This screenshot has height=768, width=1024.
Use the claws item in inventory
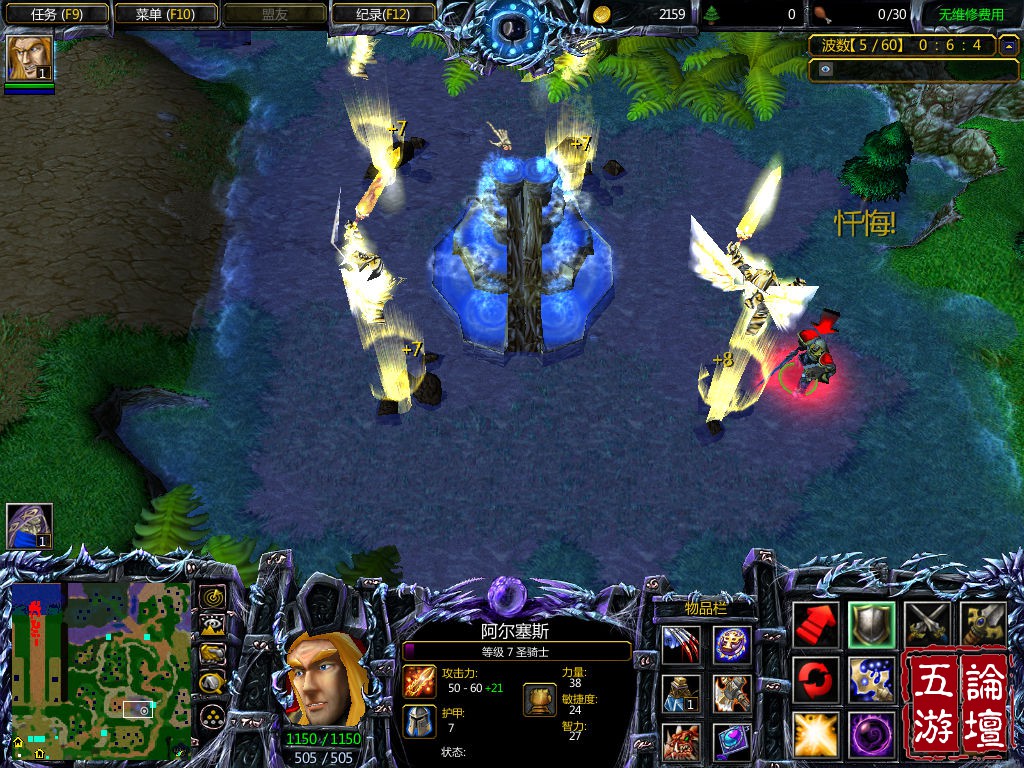click(x=681, y=645)
